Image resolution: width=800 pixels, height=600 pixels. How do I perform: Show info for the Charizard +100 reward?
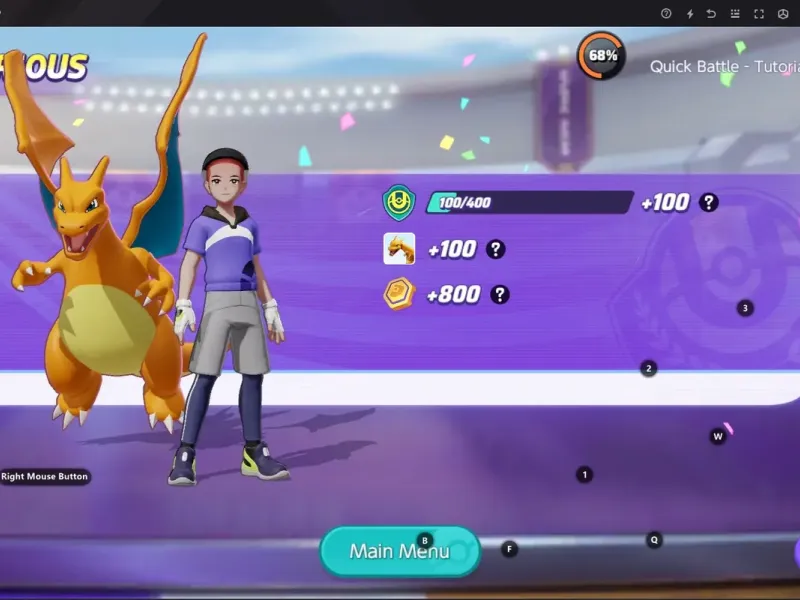click(495, 249)
